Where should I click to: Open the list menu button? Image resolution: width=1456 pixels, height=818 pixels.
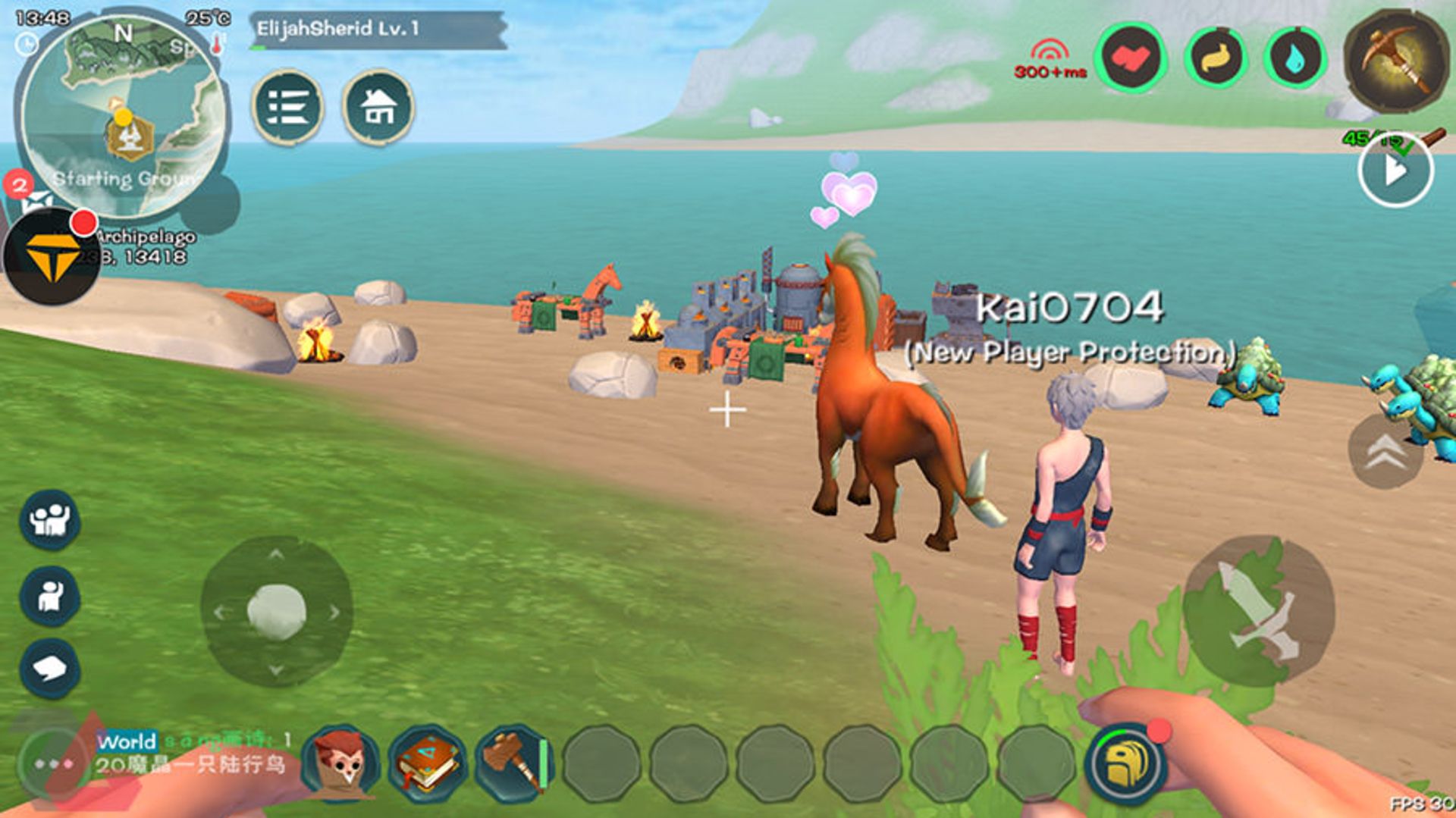[287, 107]
